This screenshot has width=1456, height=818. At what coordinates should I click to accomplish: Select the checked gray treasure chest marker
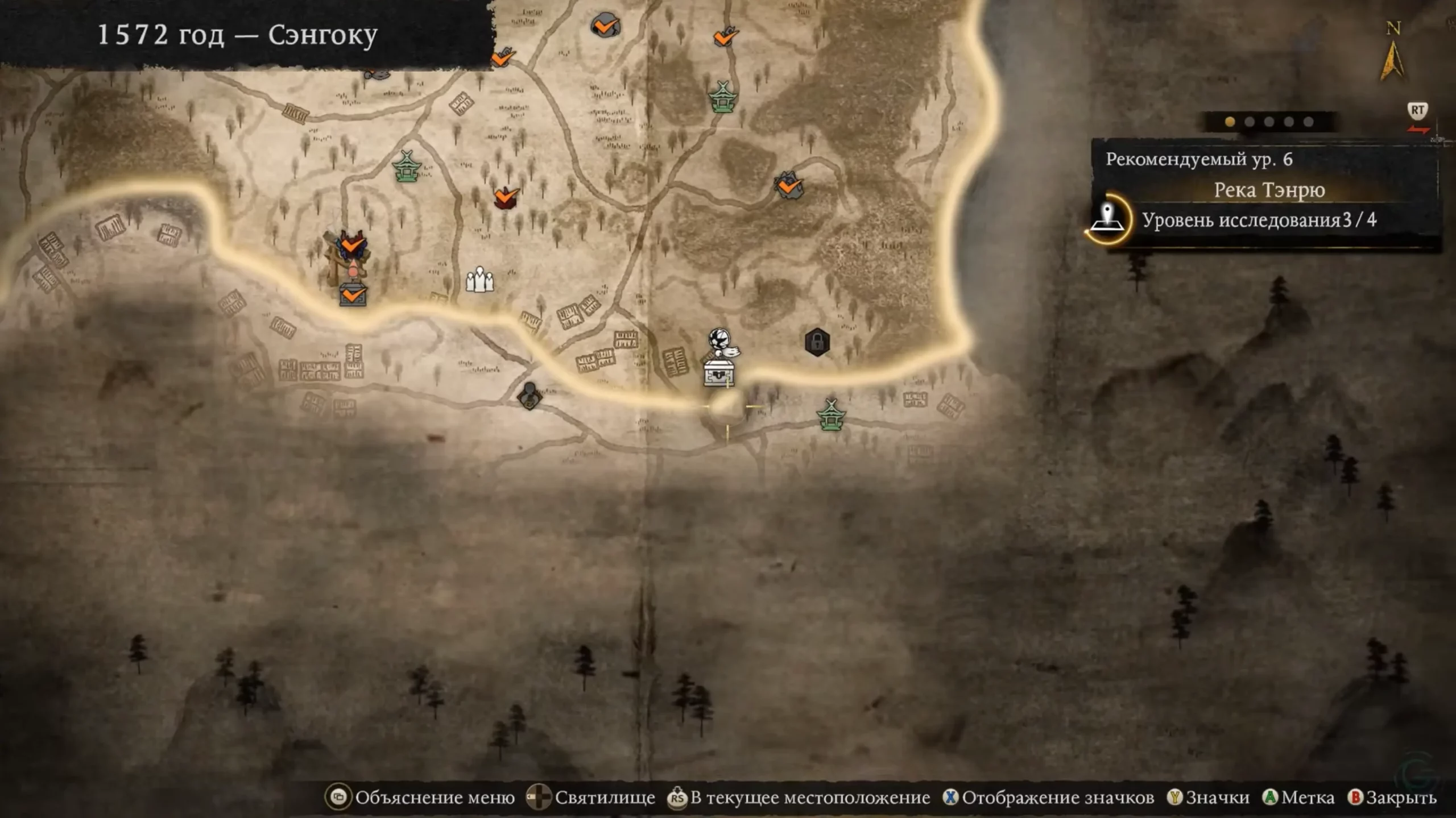tap(353, 295)
